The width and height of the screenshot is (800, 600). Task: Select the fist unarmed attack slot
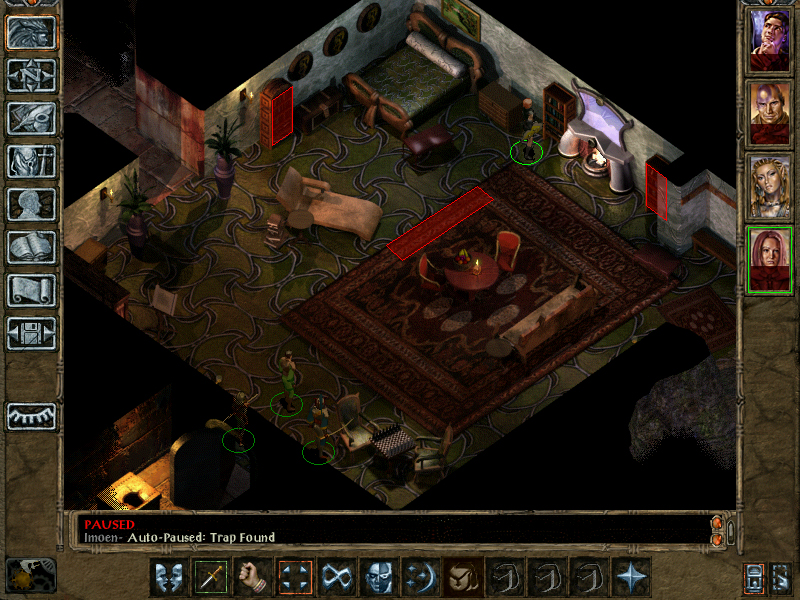pyautogui.click(x=253, y=576)
